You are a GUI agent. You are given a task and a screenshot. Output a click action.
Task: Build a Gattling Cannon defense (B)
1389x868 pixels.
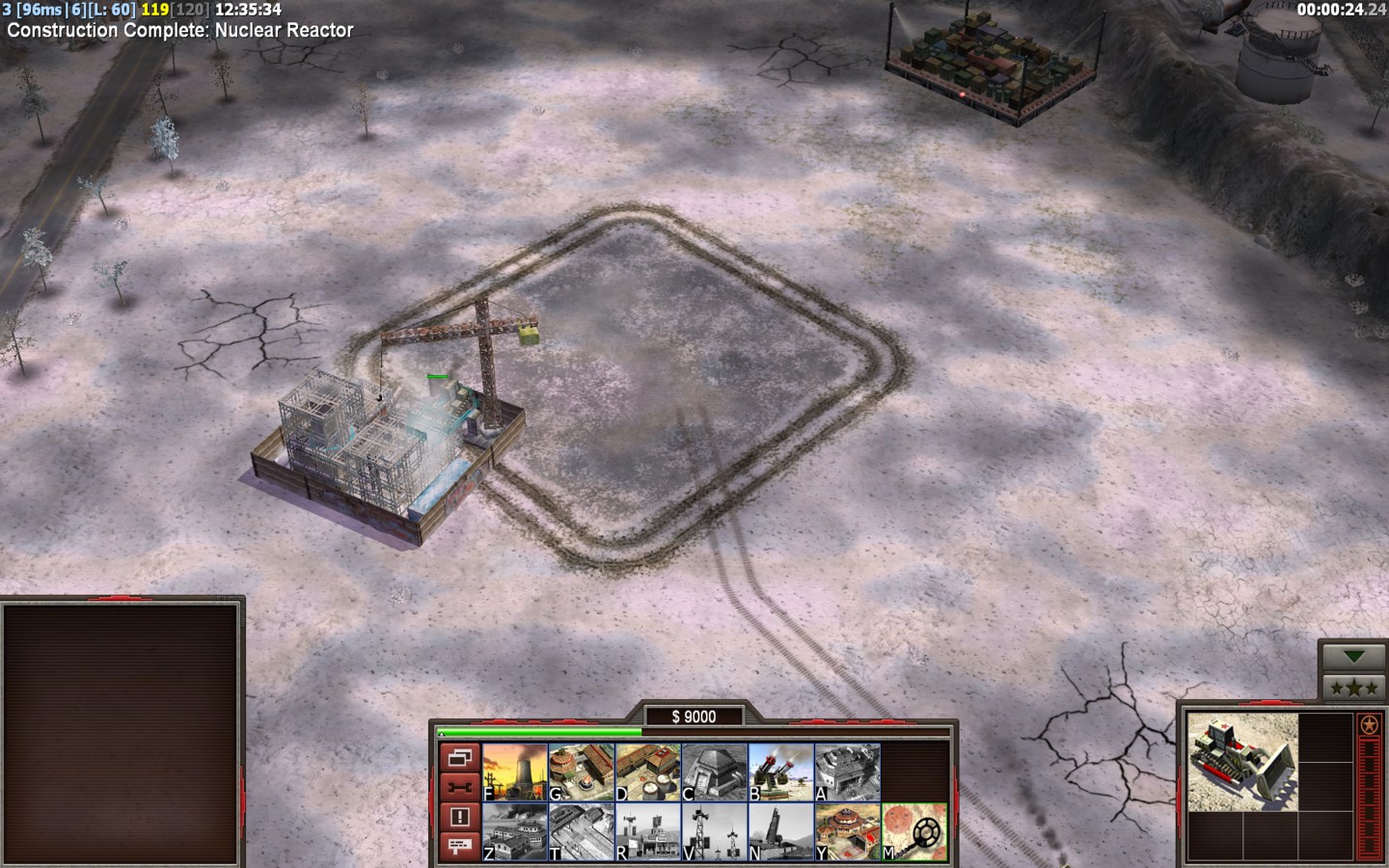point(781,773)
